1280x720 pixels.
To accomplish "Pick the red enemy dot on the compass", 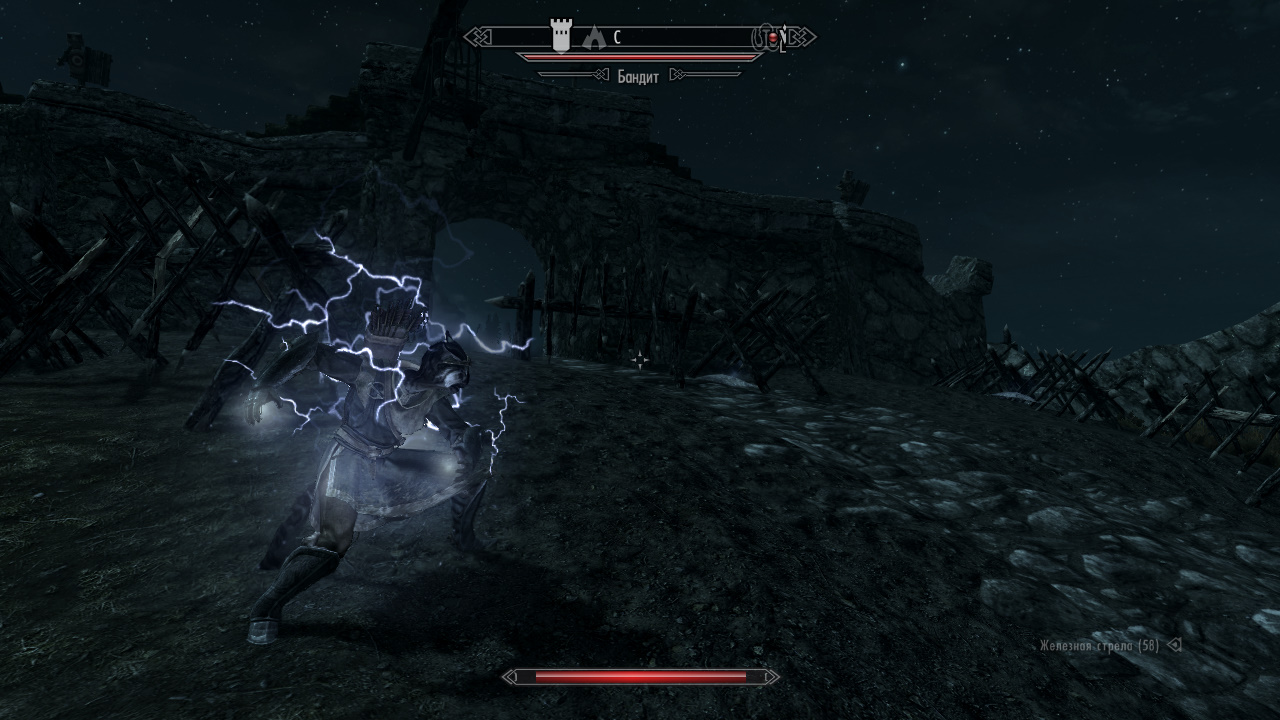I will 772,38.
